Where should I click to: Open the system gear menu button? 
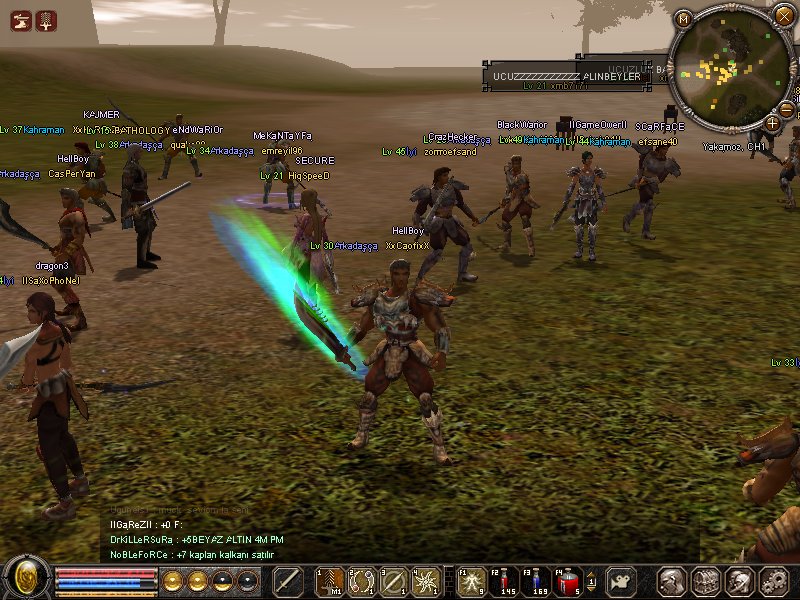pos(773,582)
